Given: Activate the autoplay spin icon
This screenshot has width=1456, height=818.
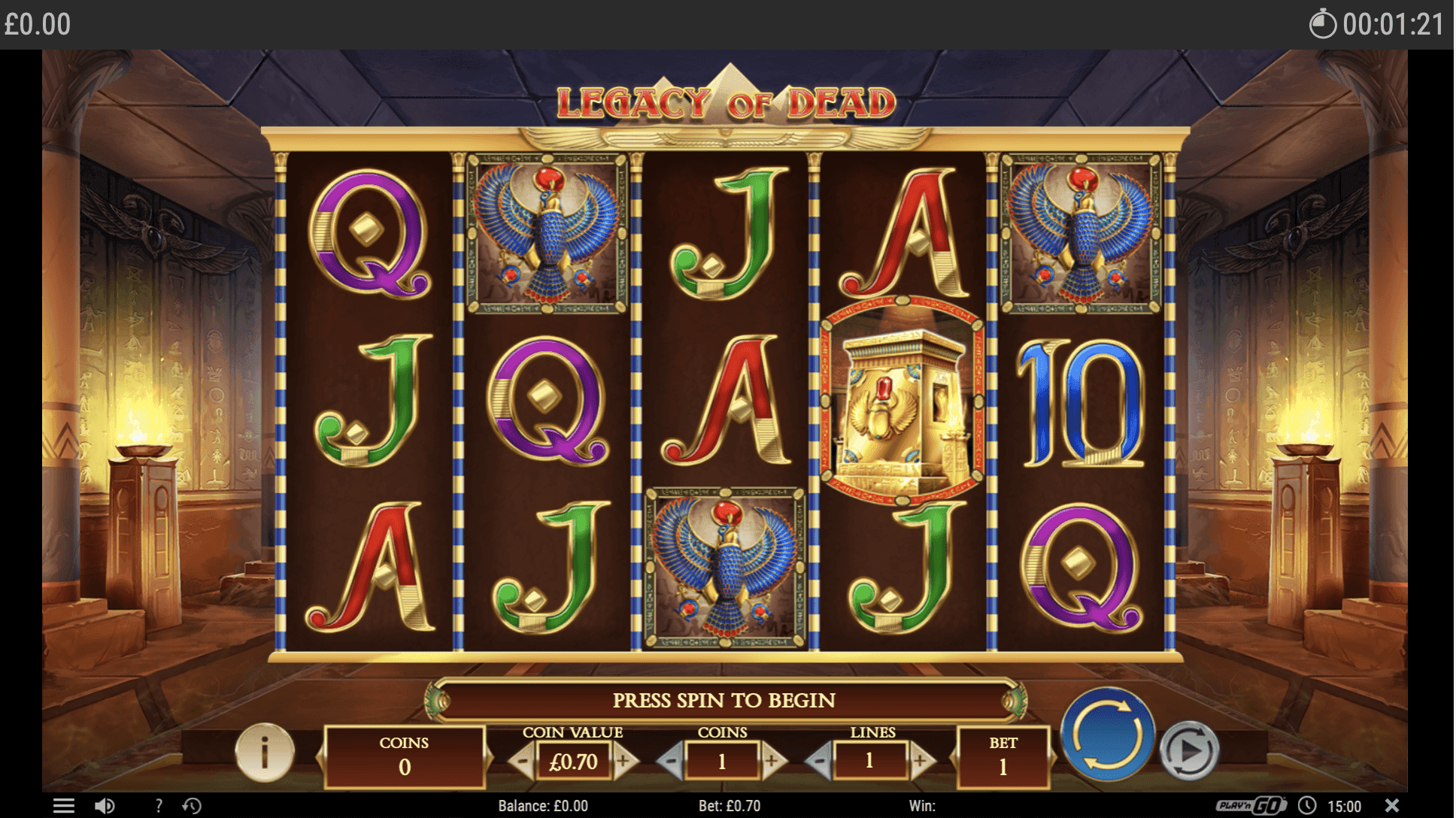Looking at the screenshot, I should click(1191, 748).
